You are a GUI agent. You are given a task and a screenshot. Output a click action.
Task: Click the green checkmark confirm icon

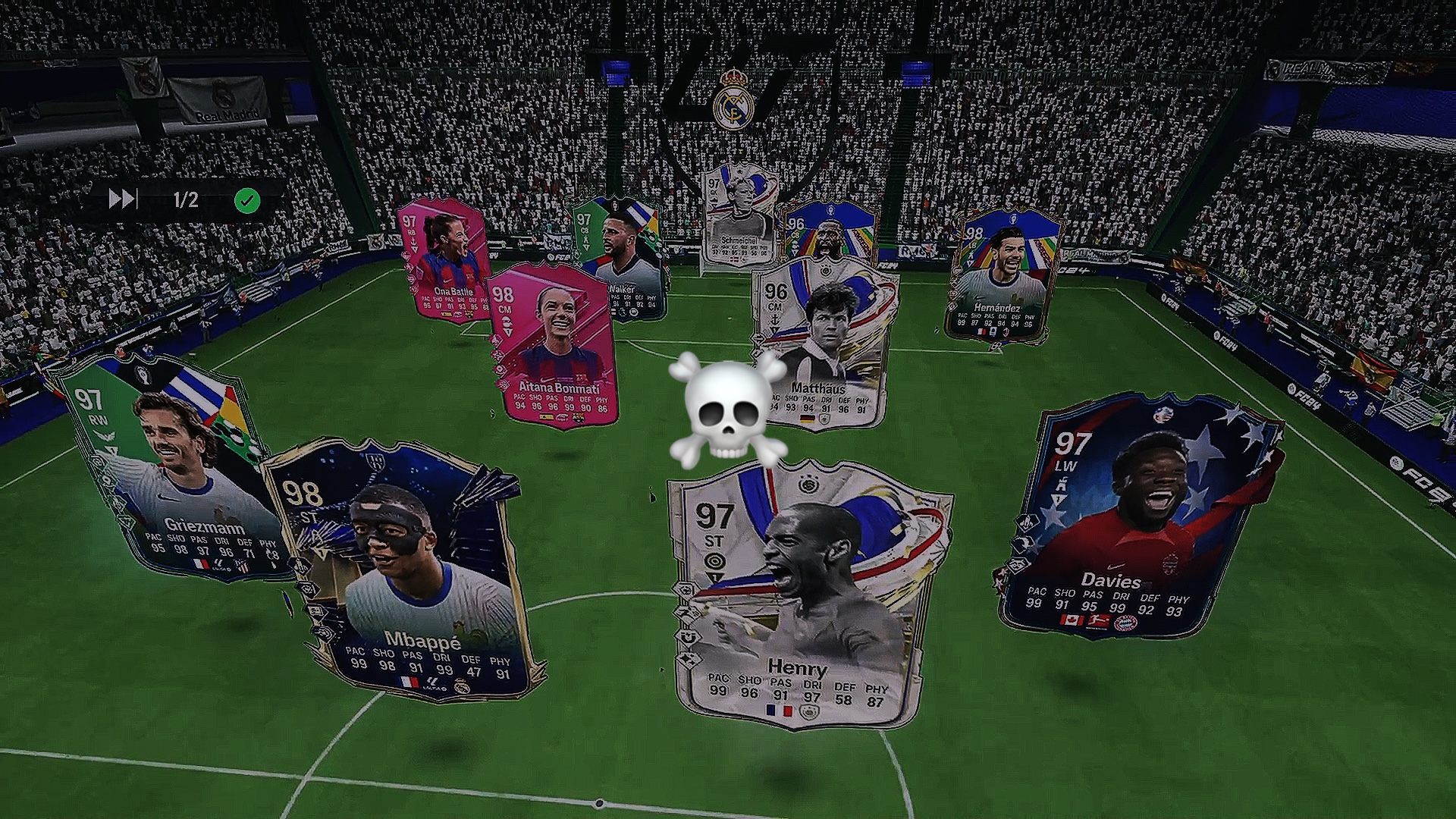tap(247, 201)
